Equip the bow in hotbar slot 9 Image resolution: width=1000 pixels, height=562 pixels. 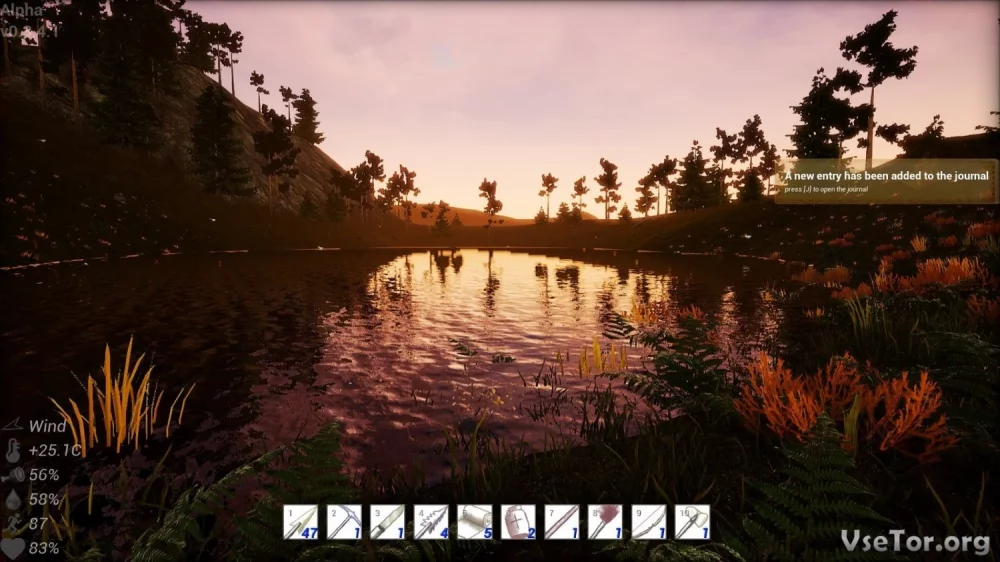coord(648,522)
